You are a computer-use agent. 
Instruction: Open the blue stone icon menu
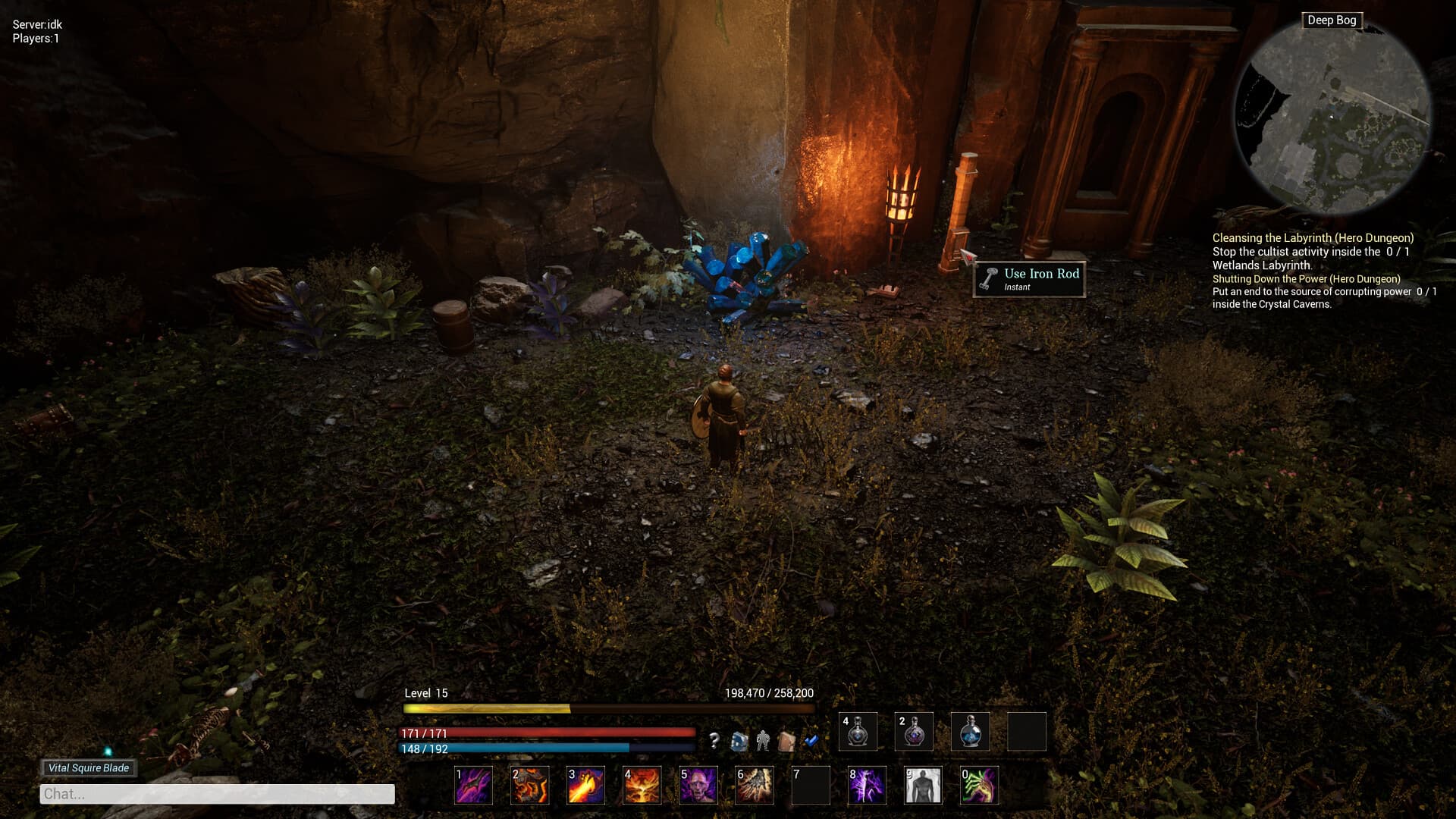(739, 741)
